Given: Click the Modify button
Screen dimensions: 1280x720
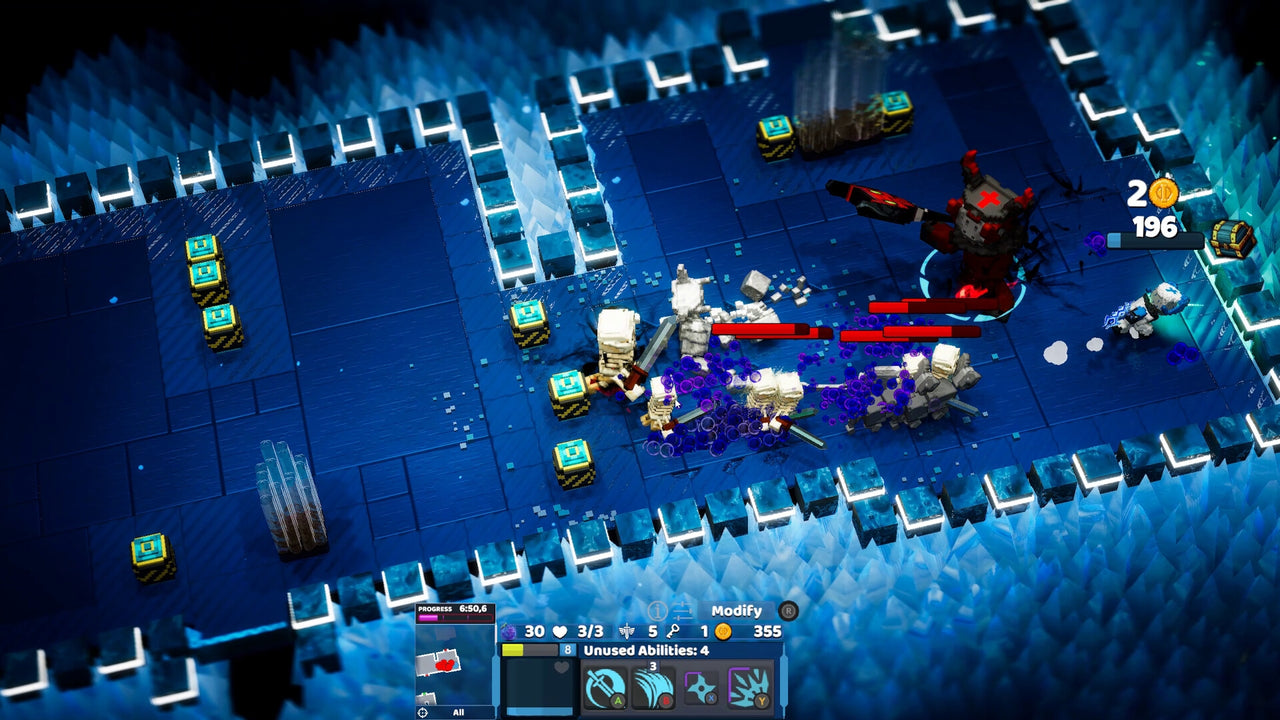Looking at the screenshot, I should click(x=737, y=611).
